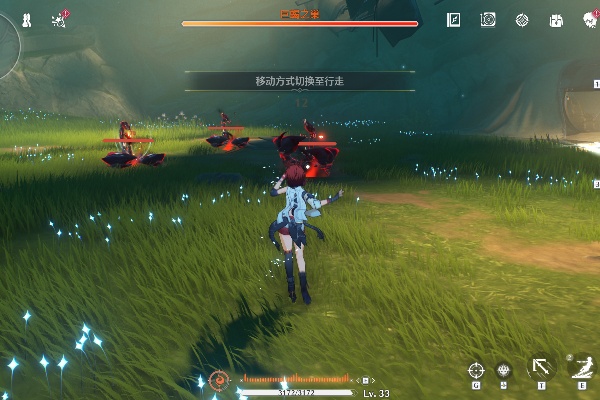Open the square notebook icon in the top bar

454,19
